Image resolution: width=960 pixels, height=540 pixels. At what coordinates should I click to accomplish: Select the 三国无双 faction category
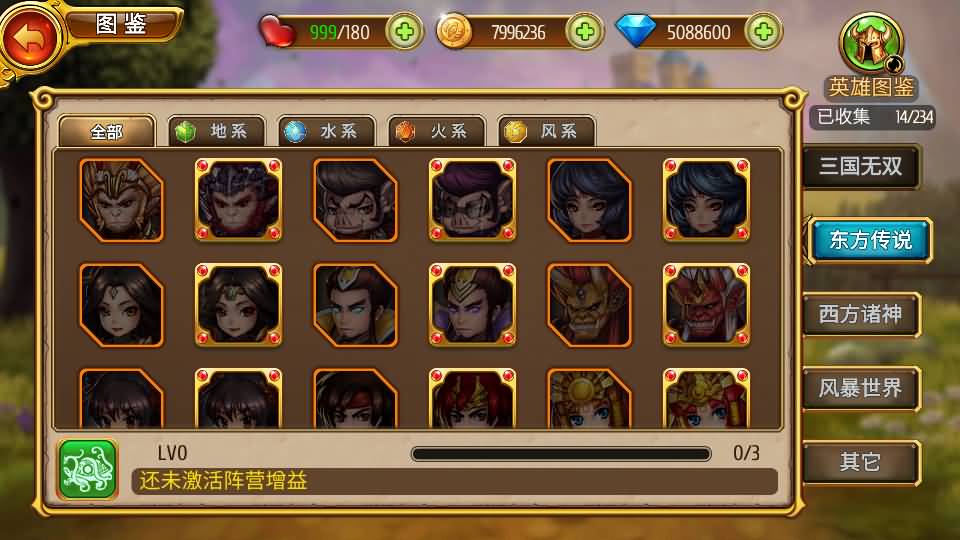click(860, 167)
